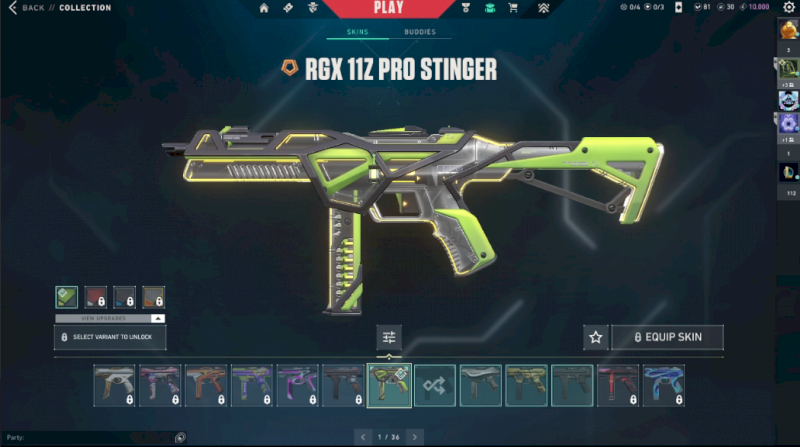
Task: Select the random shuffle skin tile
Action: pos(435,385)
